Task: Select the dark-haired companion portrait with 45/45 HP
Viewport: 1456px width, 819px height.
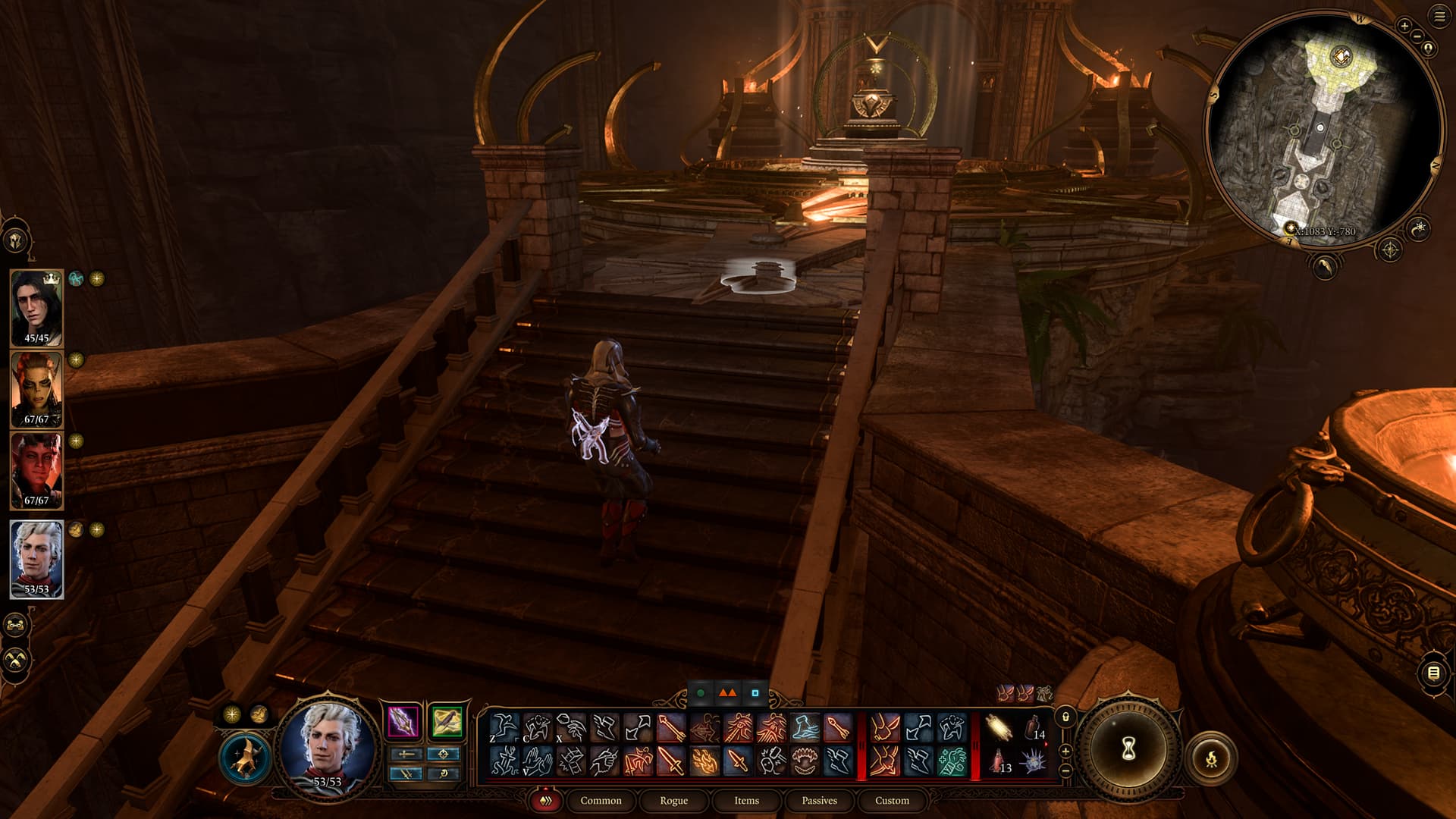Action: [36, 307]
